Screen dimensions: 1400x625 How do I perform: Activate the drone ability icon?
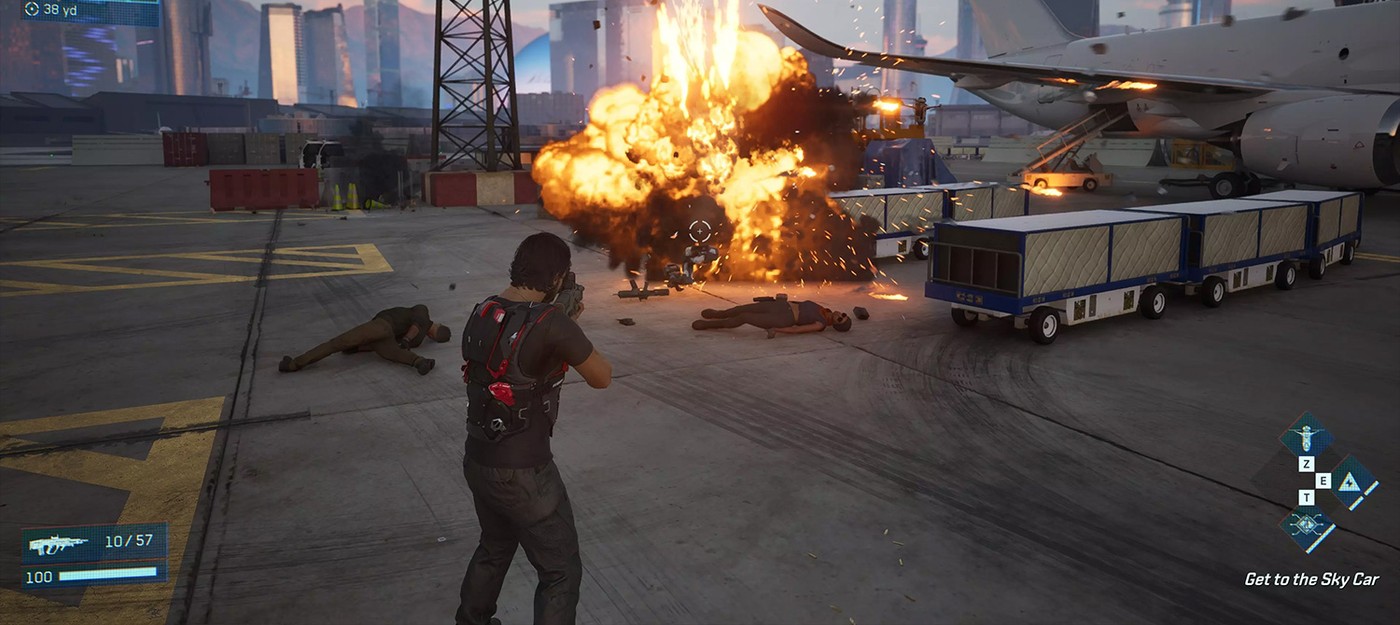click(1306, 436)
